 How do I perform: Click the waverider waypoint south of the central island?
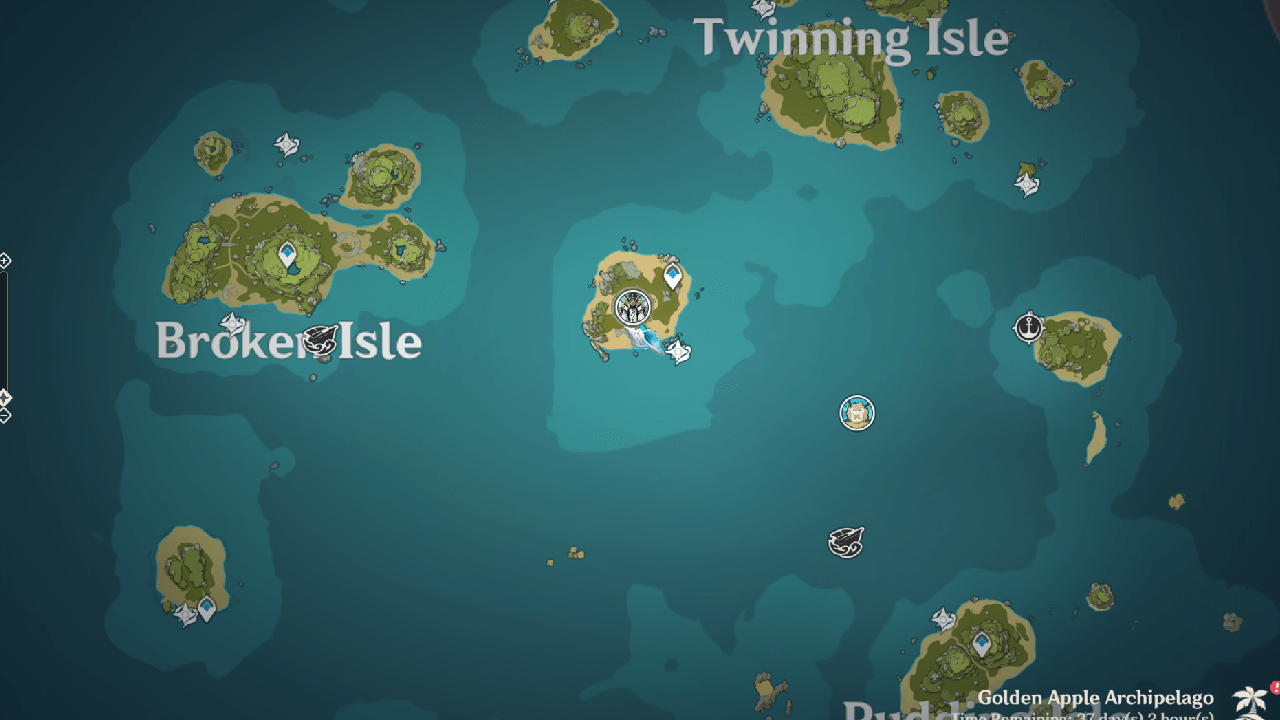679,352
